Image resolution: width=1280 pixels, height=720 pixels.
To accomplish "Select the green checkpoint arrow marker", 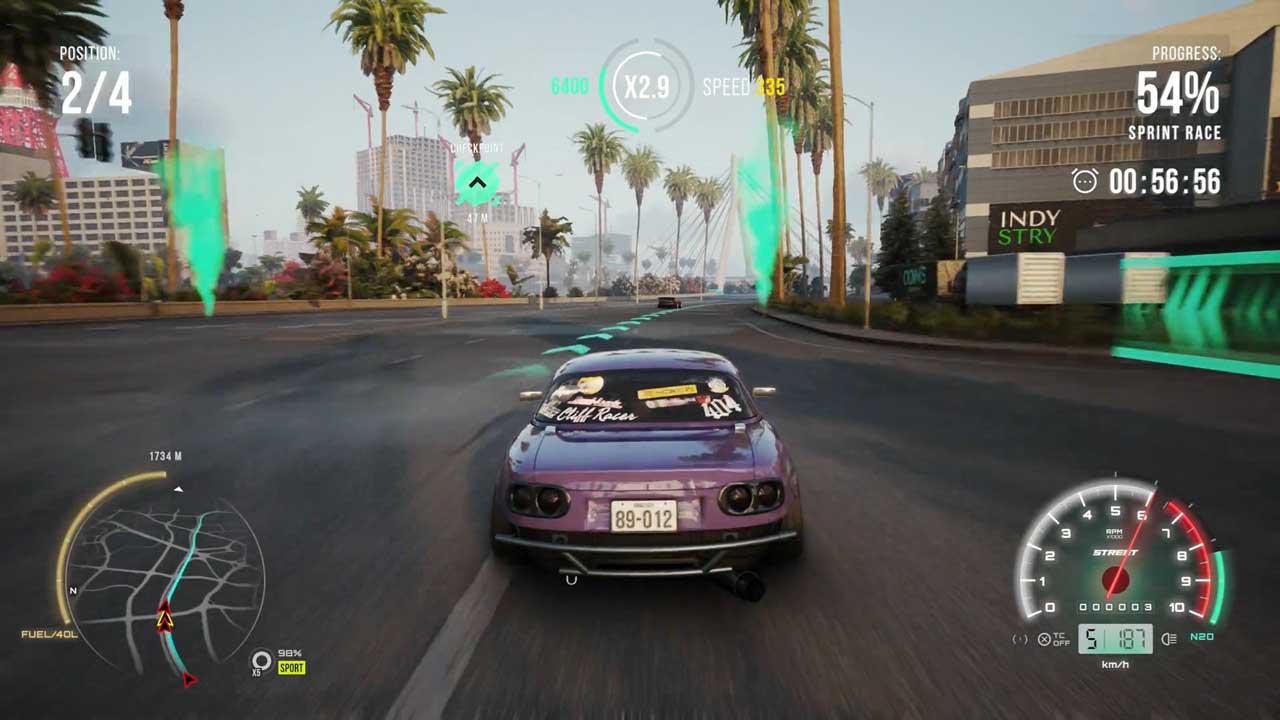I will click(x=477, y=183).
